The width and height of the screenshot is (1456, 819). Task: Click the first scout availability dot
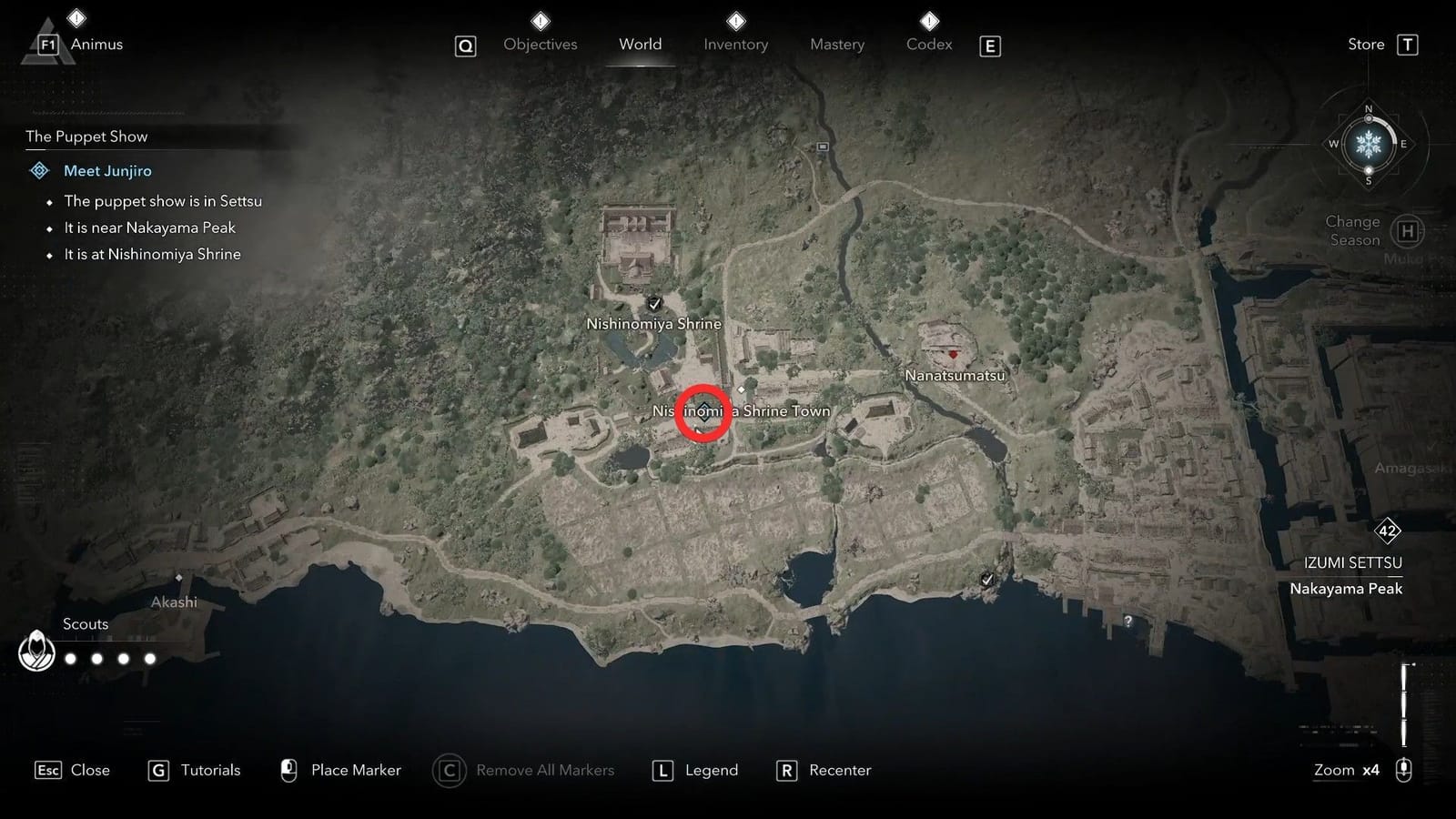[x=70, y=658]
